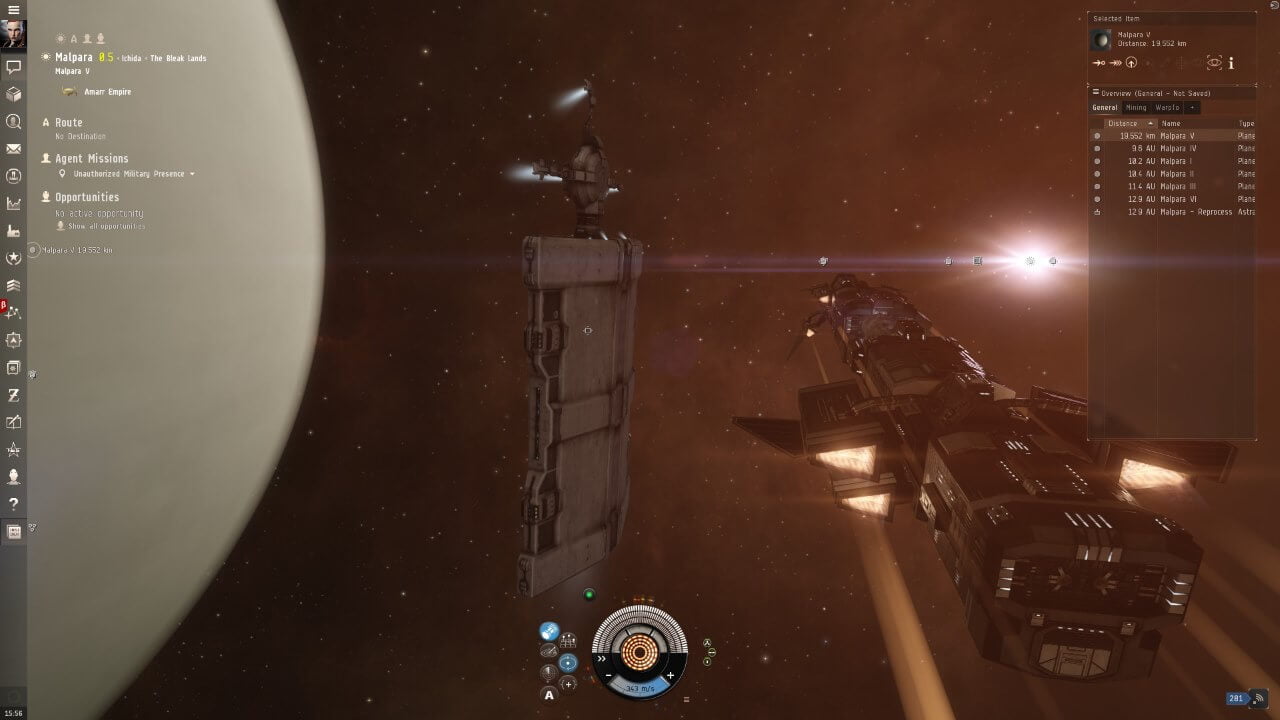The height and width of the screenshot is (720, 1280).
Task: Sort overview by the Distance column header
Action: pyautogui.click(x=1124, y=123)
